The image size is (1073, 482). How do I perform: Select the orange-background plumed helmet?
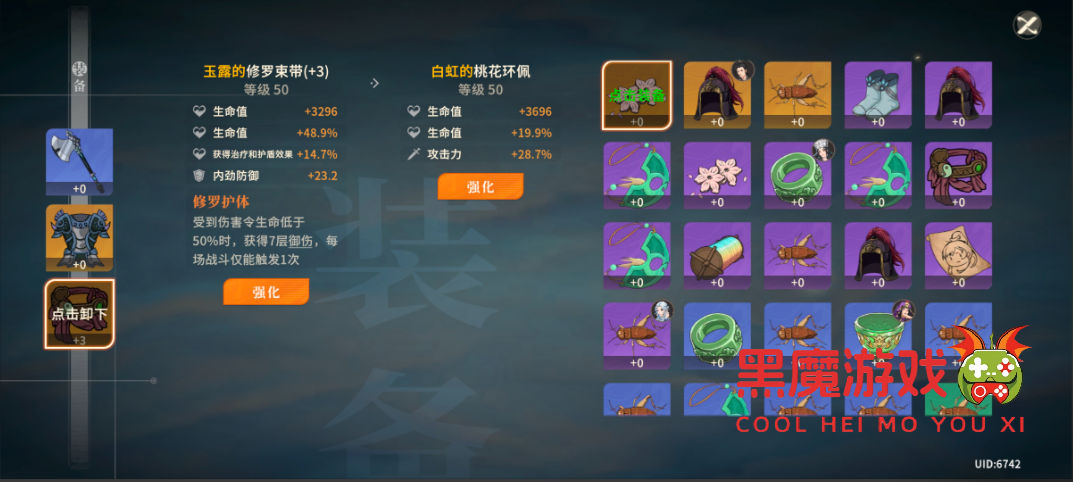tap(717, 95)
